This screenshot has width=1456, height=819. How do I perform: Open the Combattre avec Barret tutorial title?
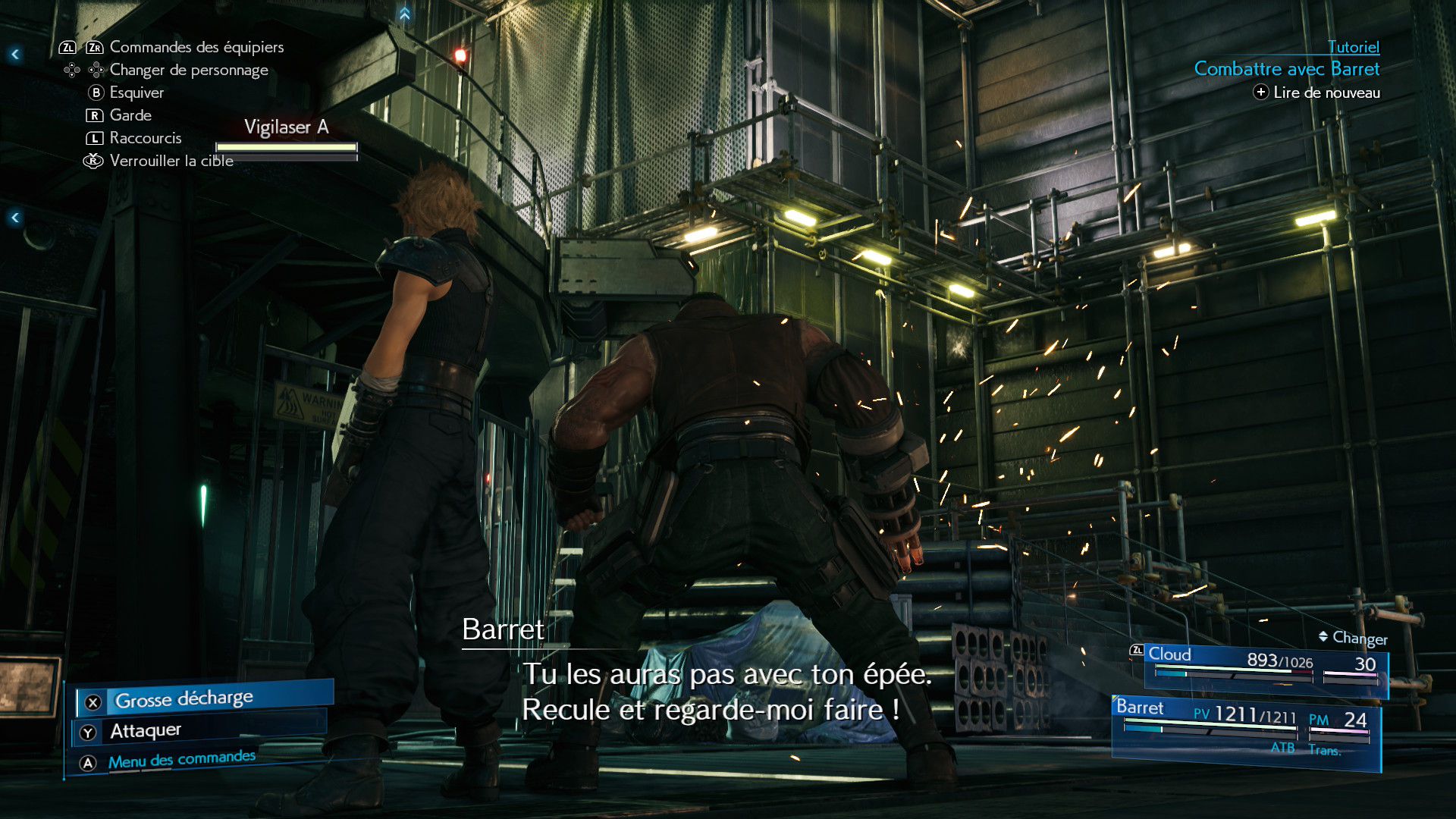click(1286, 69)
